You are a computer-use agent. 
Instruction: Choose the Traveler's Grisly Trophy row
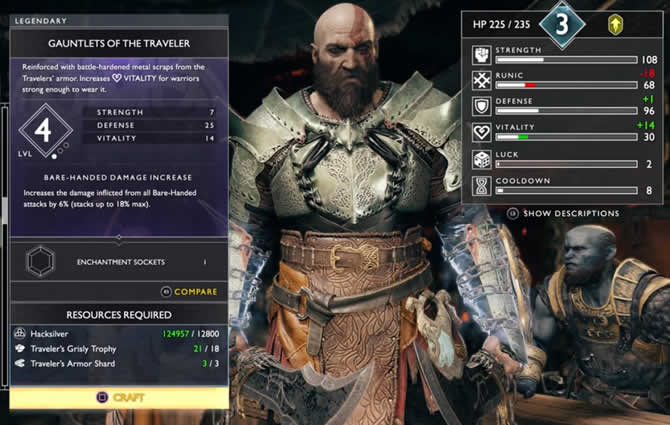click(119, 348)
